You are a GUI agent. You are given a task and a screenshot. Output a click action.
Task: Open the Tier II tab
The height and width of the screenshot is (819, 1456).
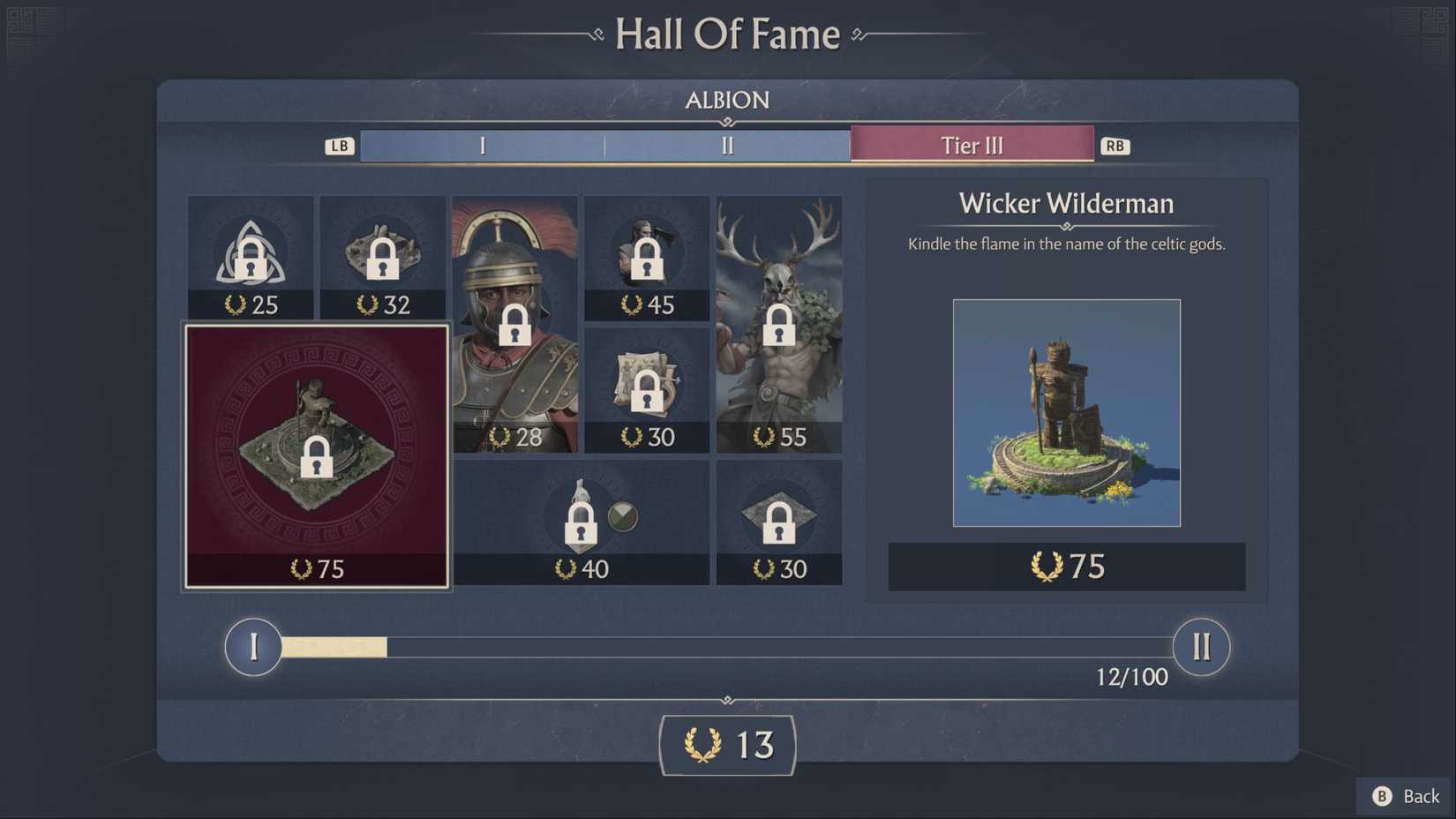tap(726, 146)
